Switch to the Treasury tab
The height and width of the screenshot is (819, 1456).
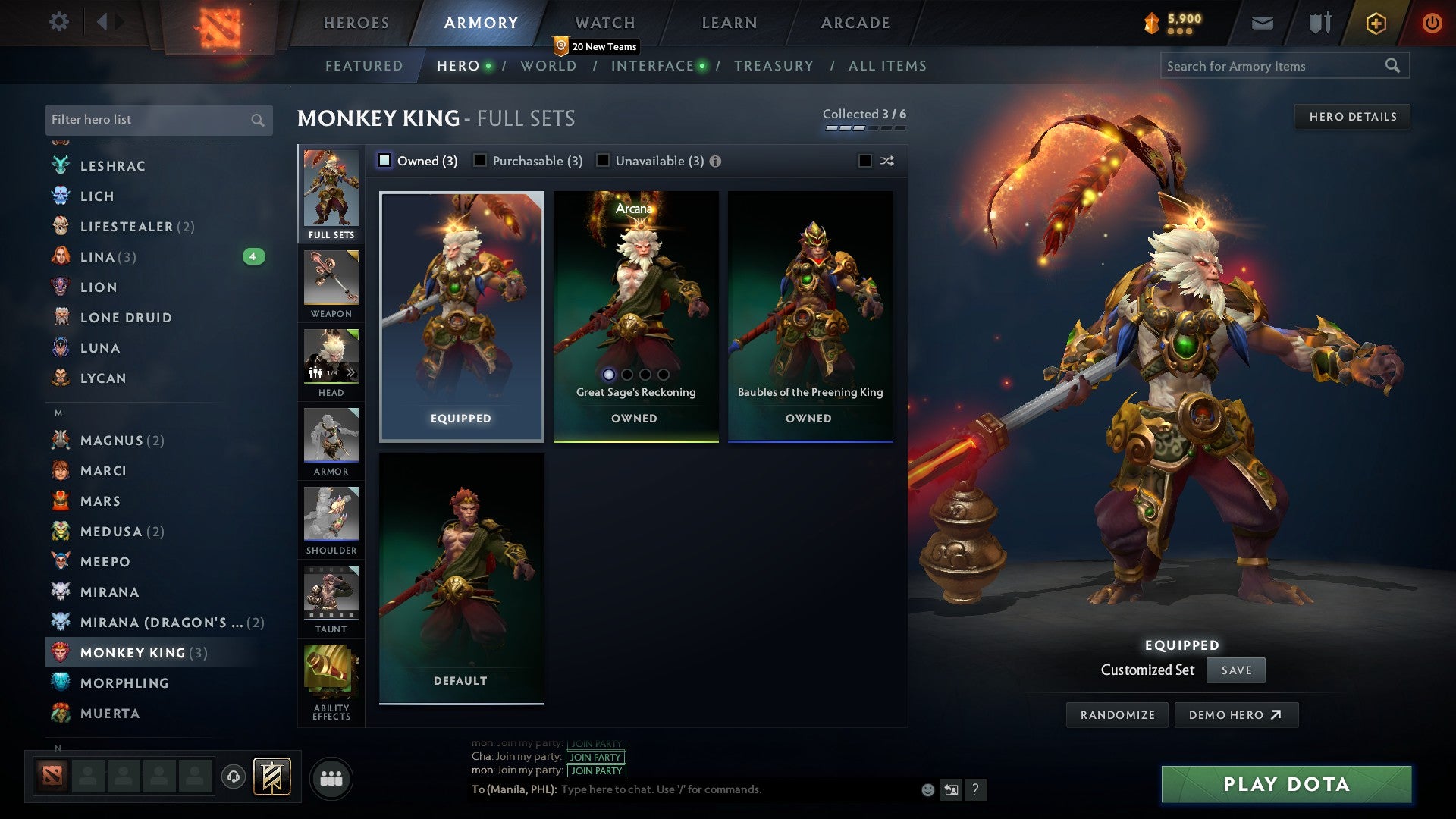774,66
